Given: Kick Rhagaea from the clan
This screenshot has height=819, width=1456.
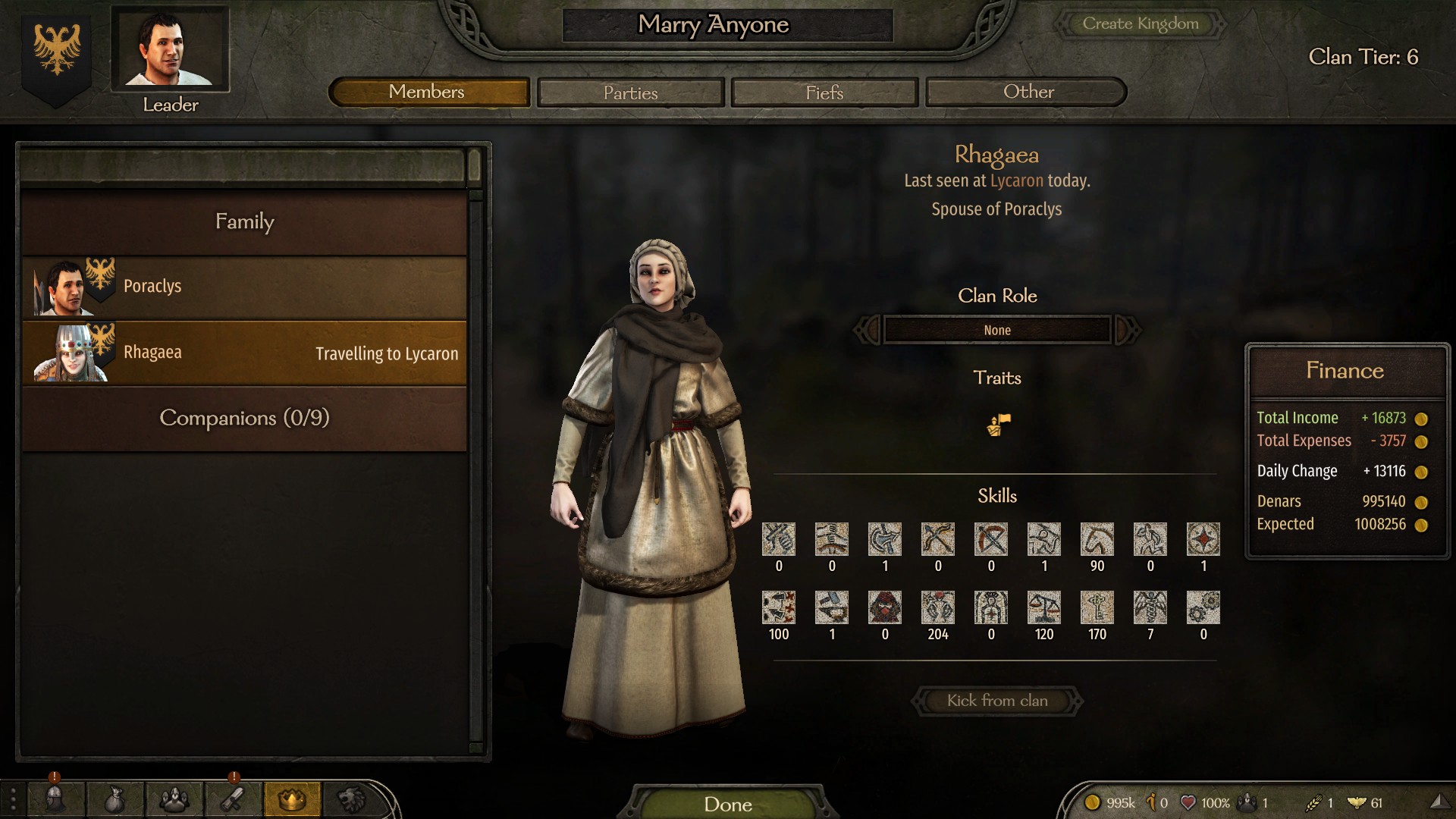Looking at the screenshot, I should pos(996,701).
